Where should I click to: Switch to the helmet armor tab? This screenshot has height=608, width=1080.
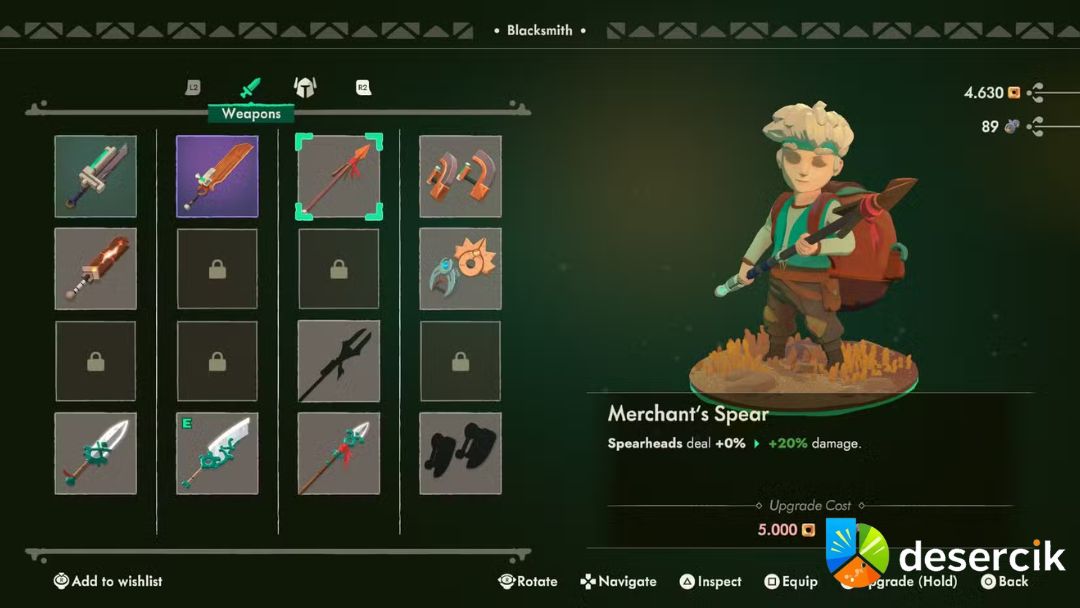[304, 88]
